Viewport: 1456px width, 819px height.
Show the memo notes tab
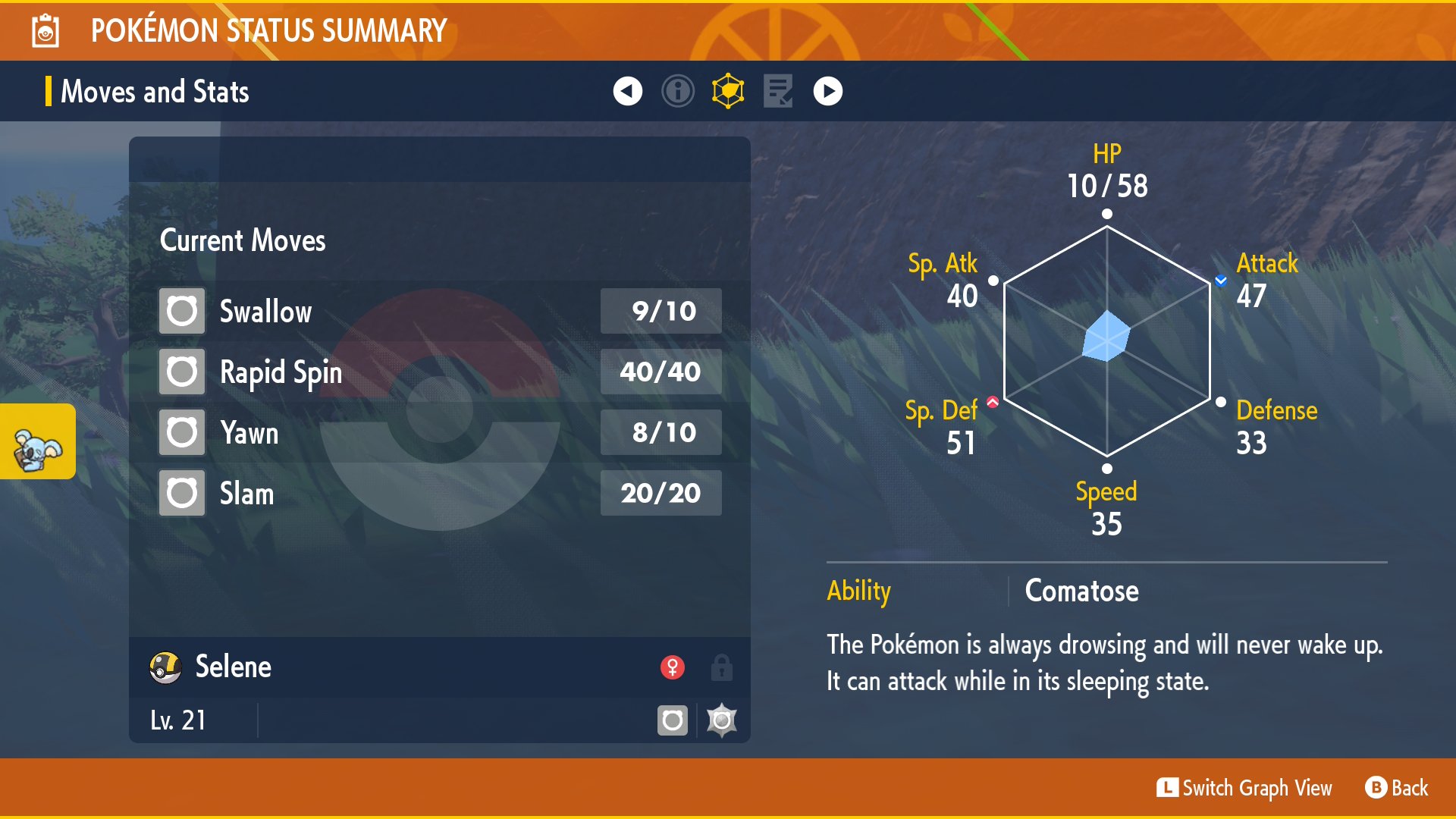[x=778, y=92]
